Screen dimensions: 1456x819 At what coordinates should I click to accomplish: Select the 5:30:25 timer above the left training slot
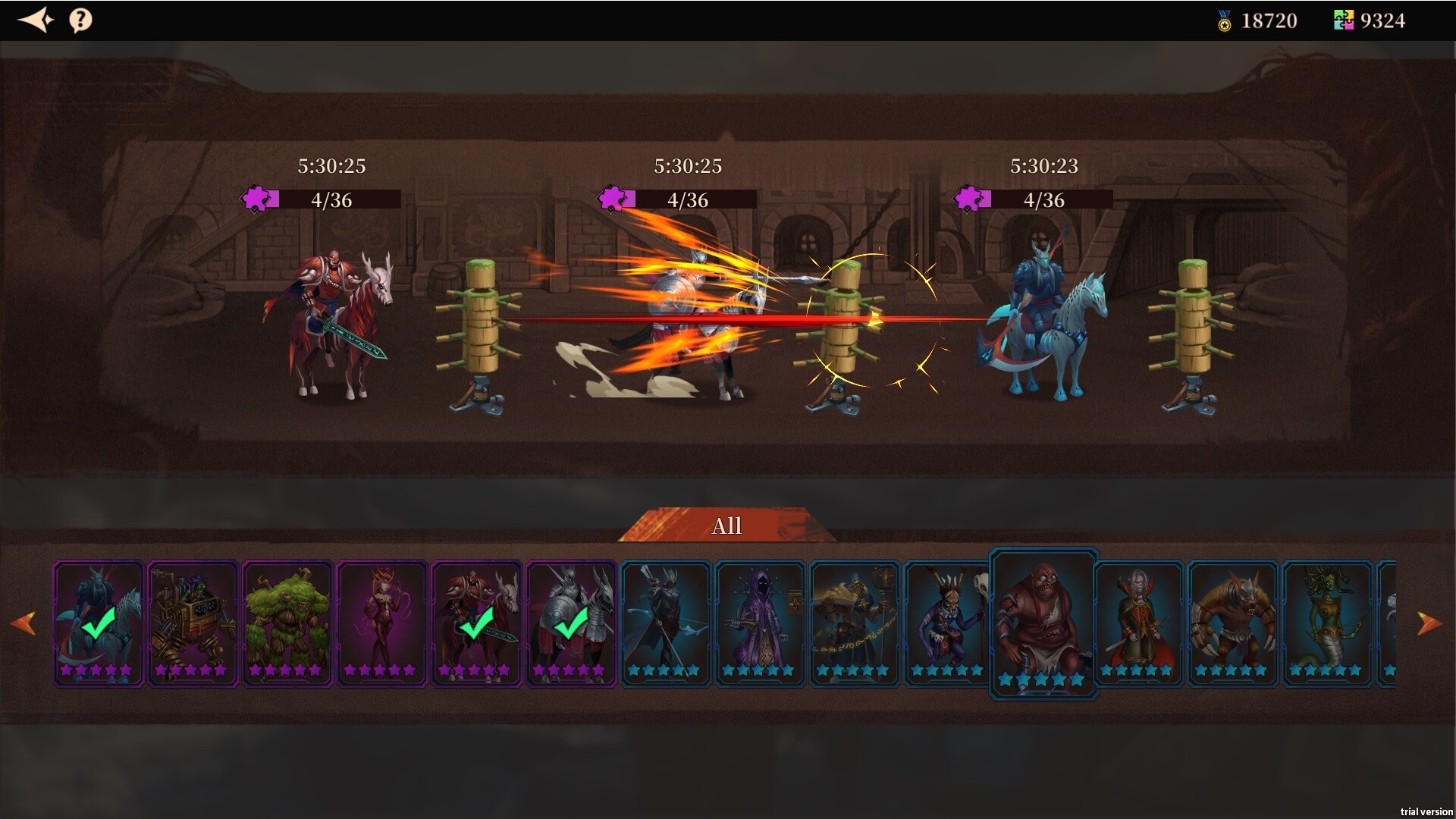click(331, 166)
